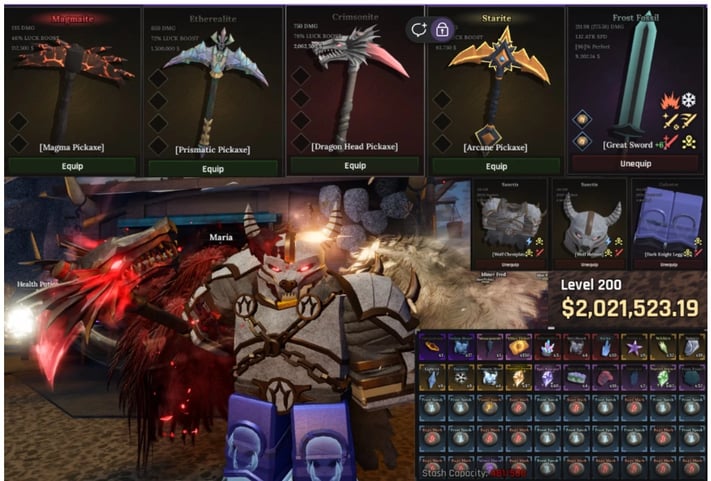Click the padlock lock icon
711x481 pixels.
coord(442,29)
